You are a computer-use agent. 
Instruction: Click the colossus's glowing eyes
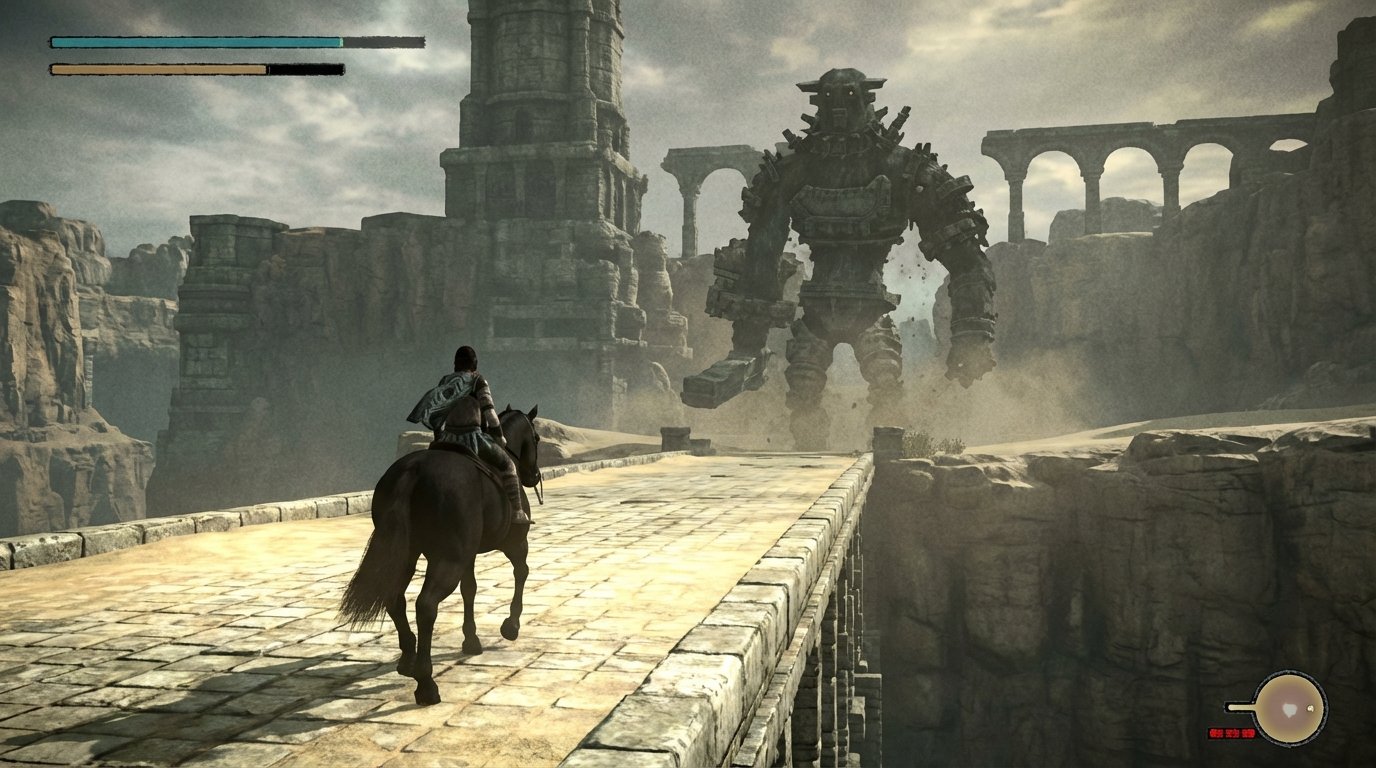840,95
